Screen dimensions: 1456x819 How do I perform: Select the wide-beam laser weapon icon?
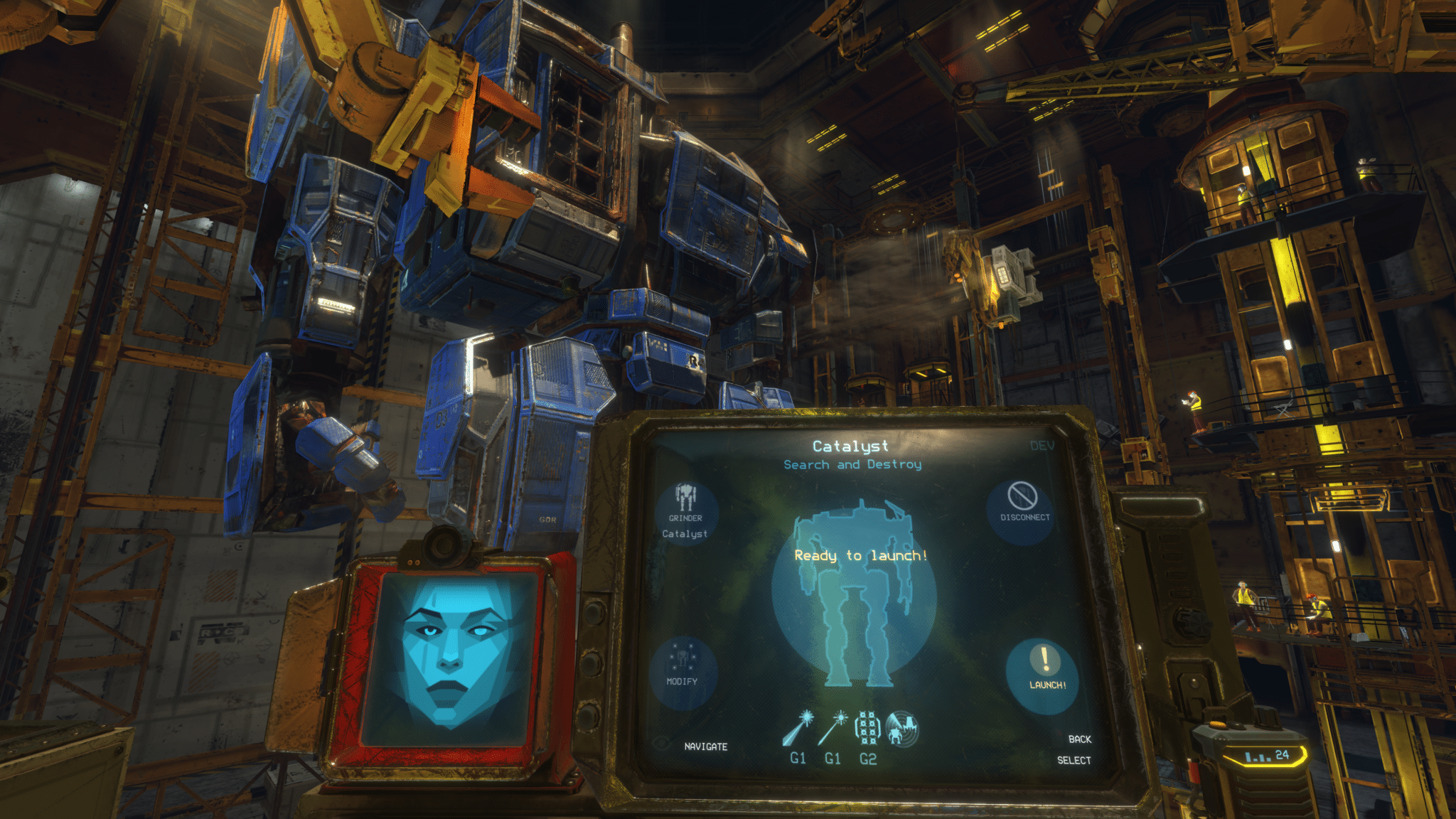(798, 729)
